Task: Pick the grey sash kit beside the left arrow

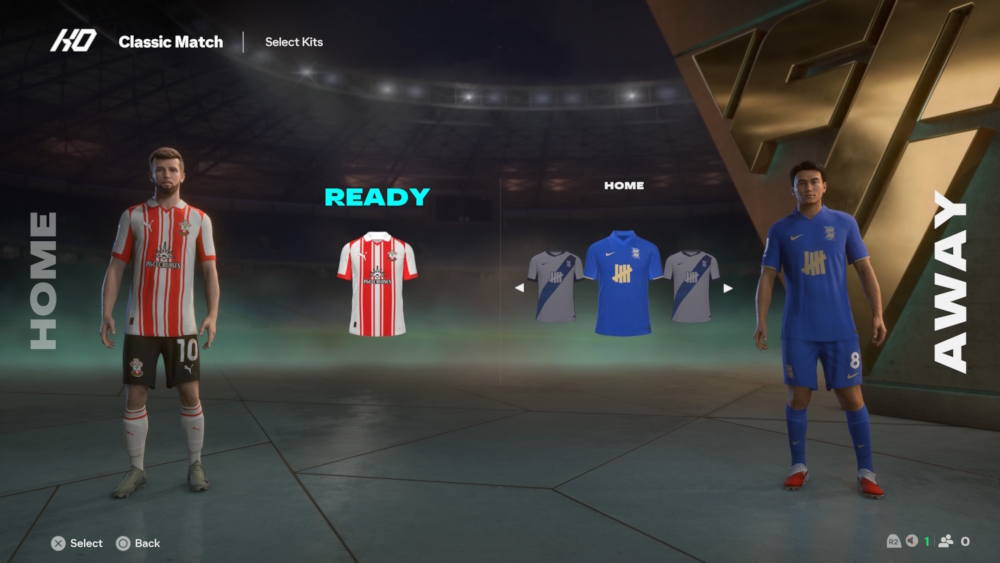Action: [x=556, y=286]
